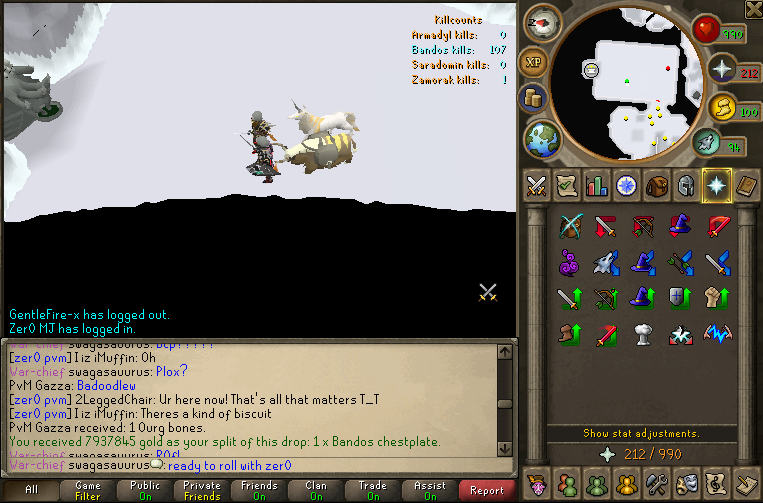
Task: Toggle run using the boot energy orb
Action: [x=708, y=143]
